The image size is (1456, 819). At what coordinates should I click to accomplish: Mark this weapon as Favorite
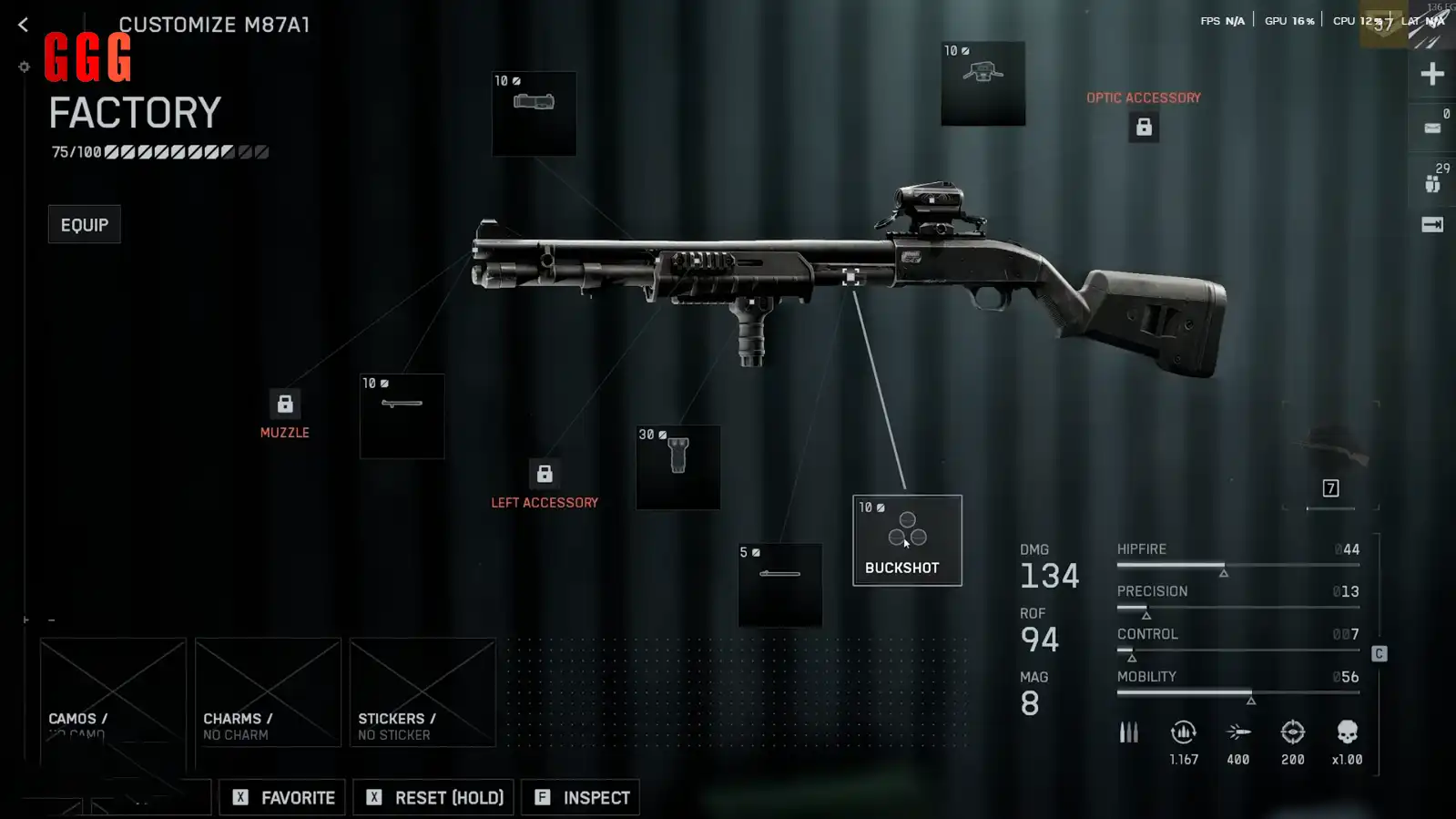282,798
